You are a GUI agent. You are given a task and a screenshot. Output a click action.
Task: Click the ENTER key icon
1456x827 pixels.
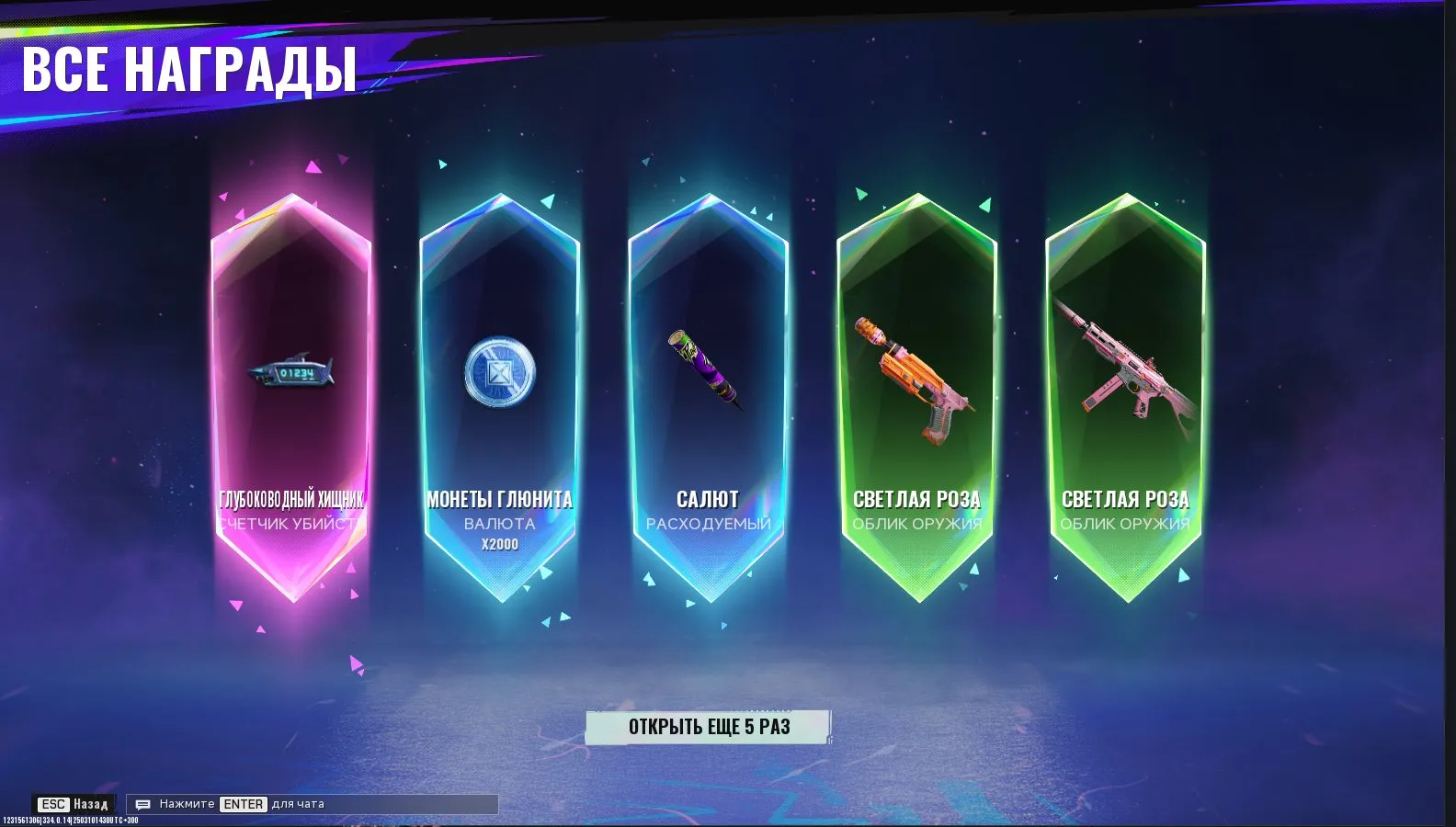click(x=244, y=803)
